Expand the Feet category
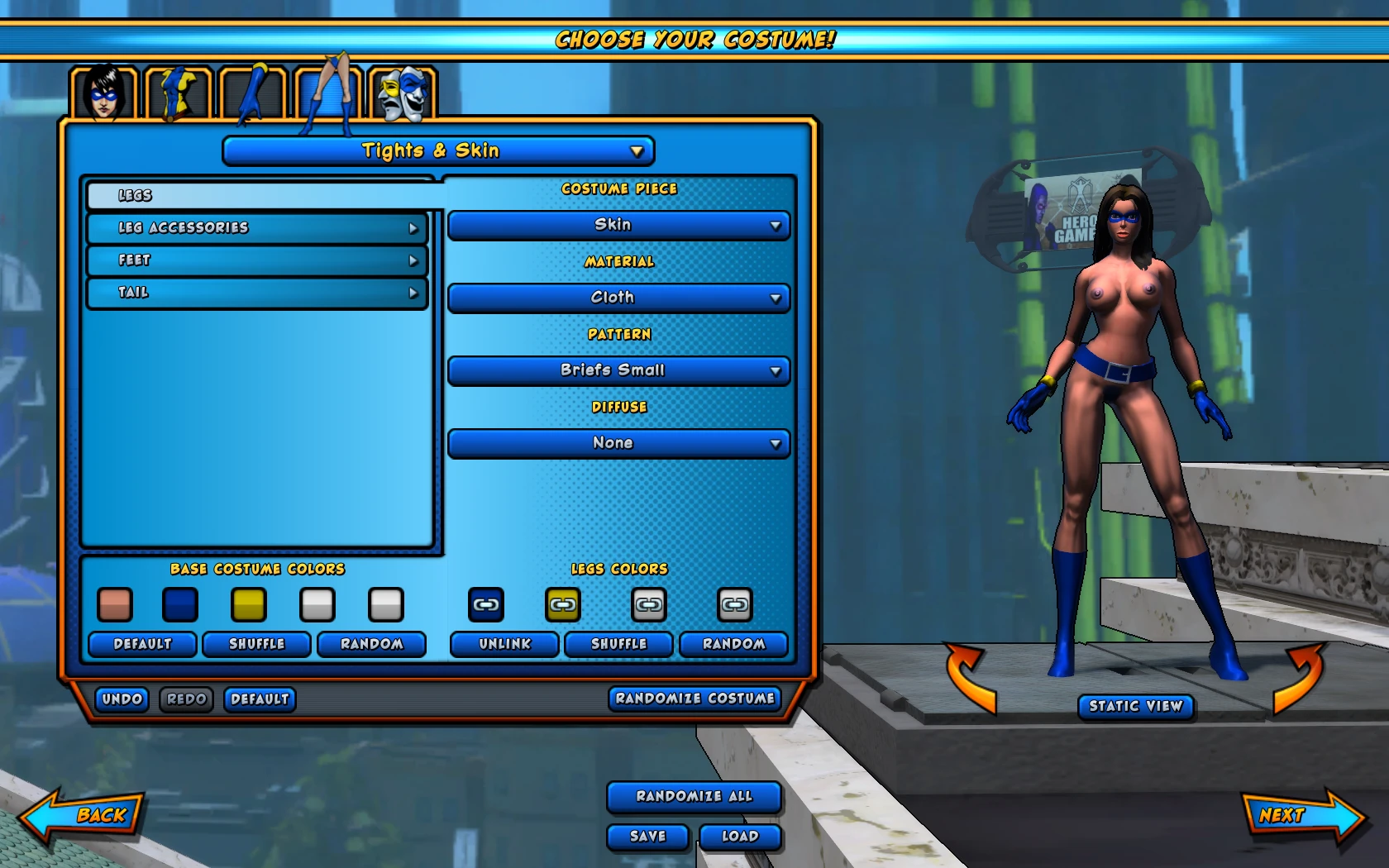The width and height of the screenshot is (1389, 868). (256, 260)
